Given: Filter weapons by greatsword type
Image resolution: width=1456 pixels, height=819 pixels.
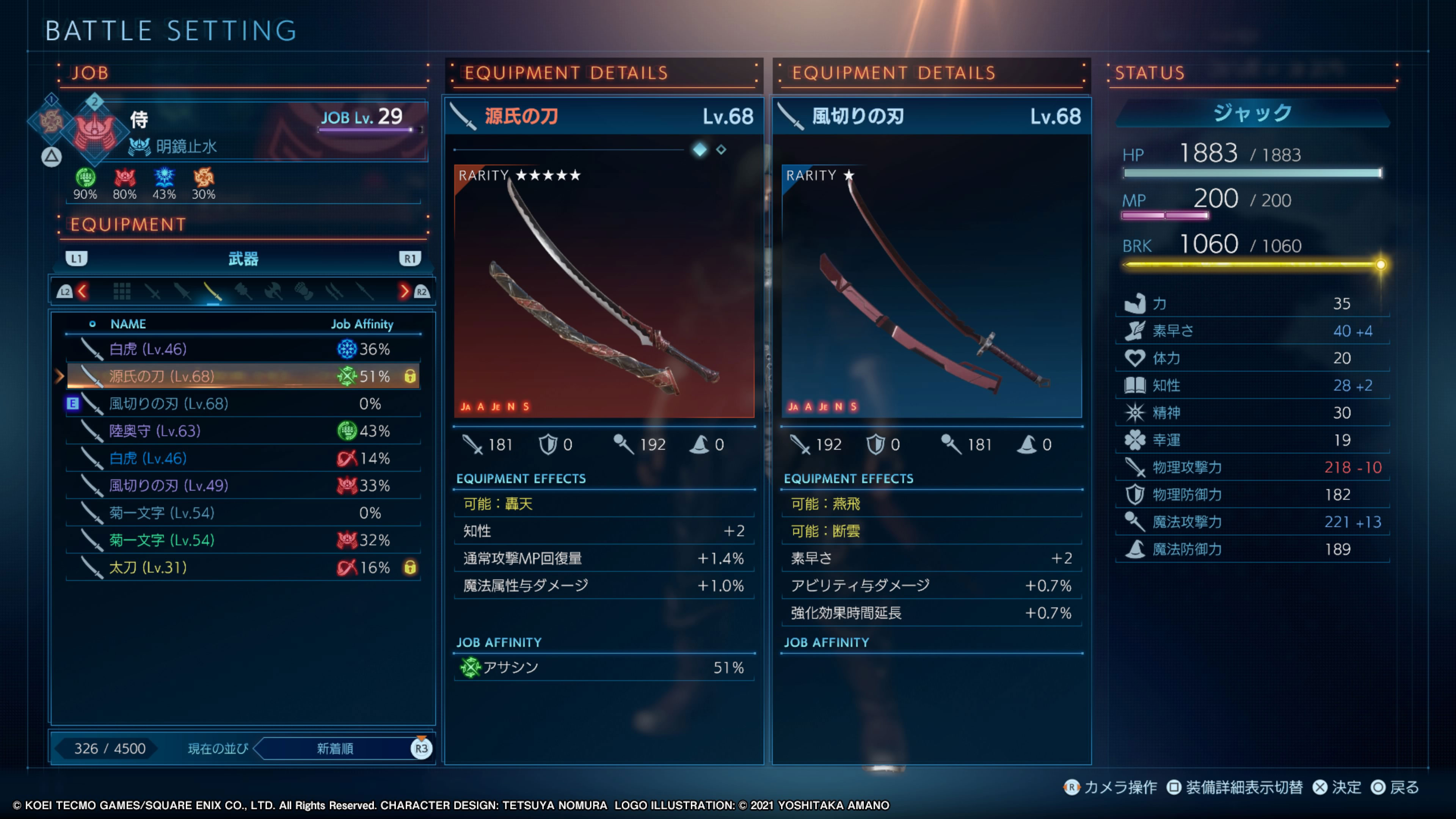Looking at the screenshot, I should 182,292.
